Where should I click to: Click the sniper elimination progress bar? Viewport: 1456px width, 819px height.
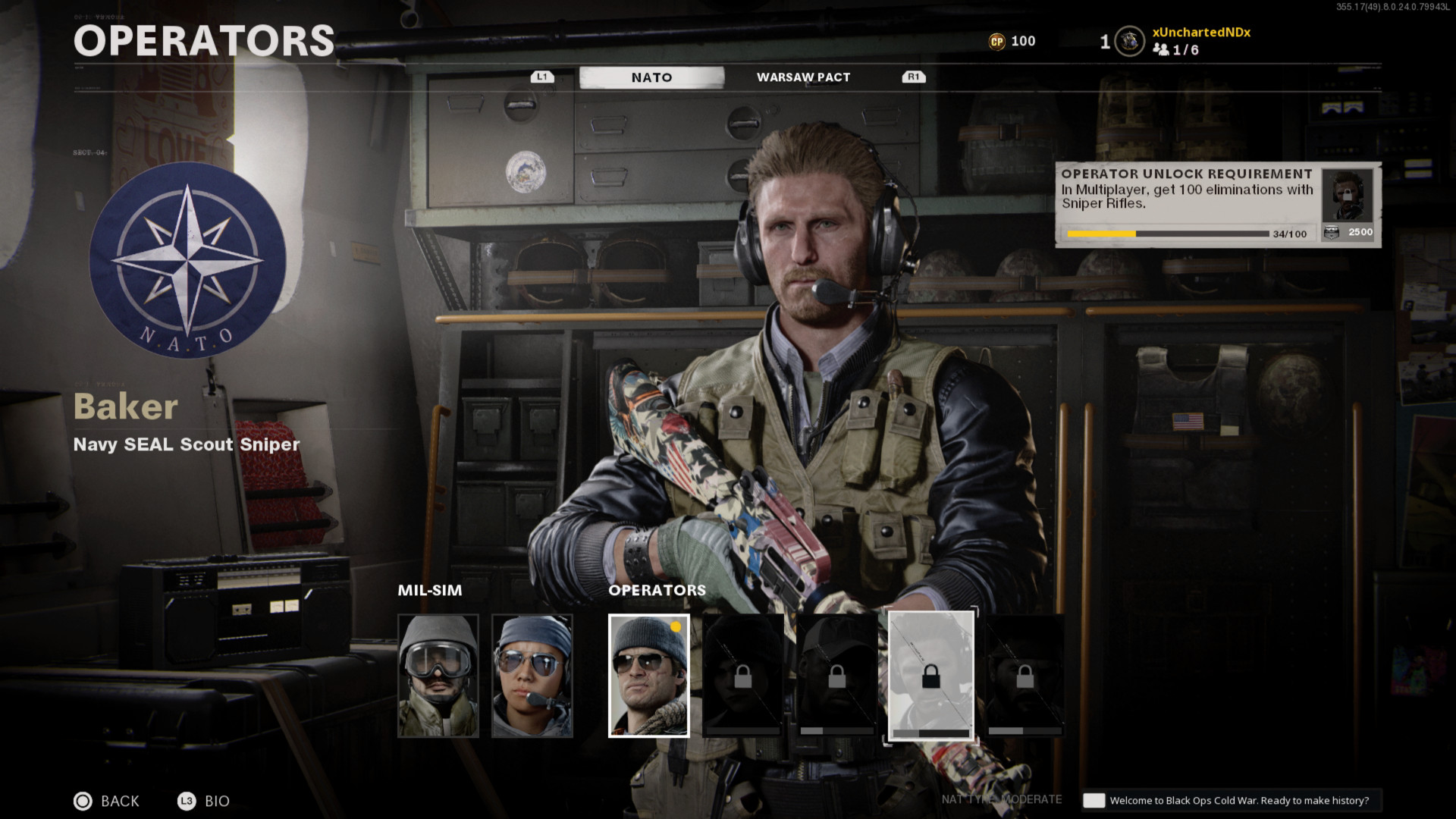[1168, 234]
